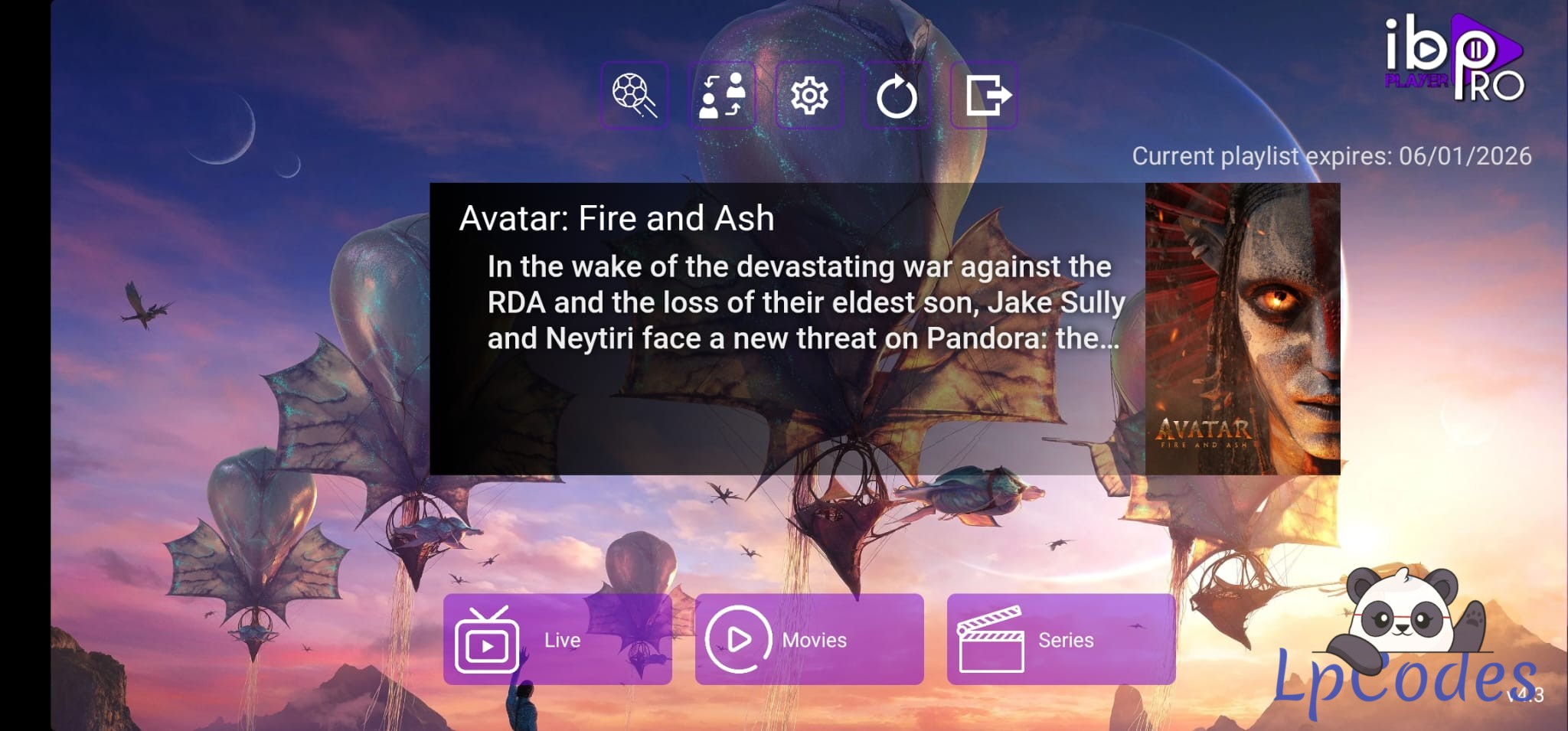
Task: Click the soccer ball search icon
Action: point(635,96)
